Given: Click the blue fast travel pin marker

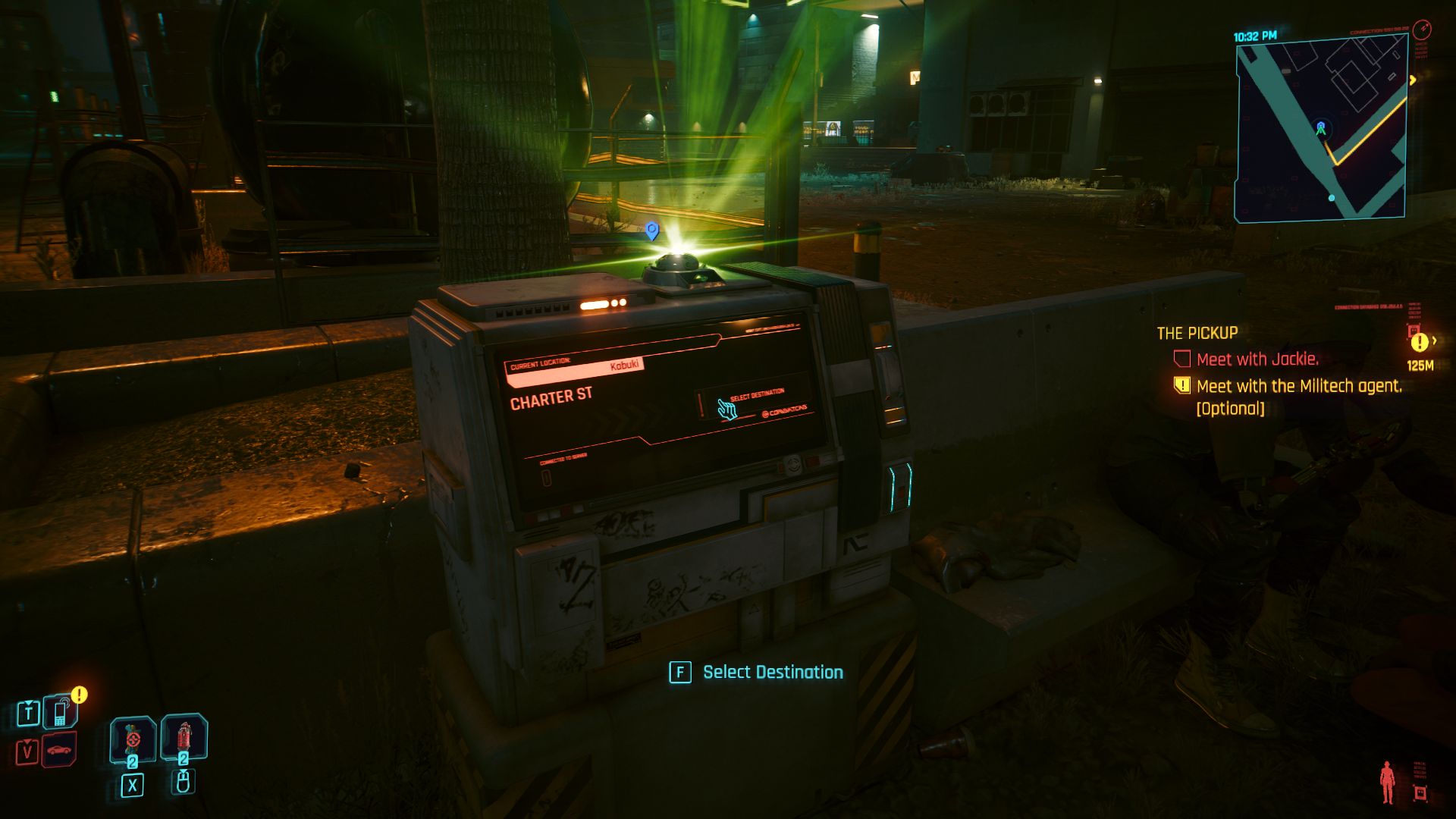Looking at the screenshot, I should (x=651, y=230).
